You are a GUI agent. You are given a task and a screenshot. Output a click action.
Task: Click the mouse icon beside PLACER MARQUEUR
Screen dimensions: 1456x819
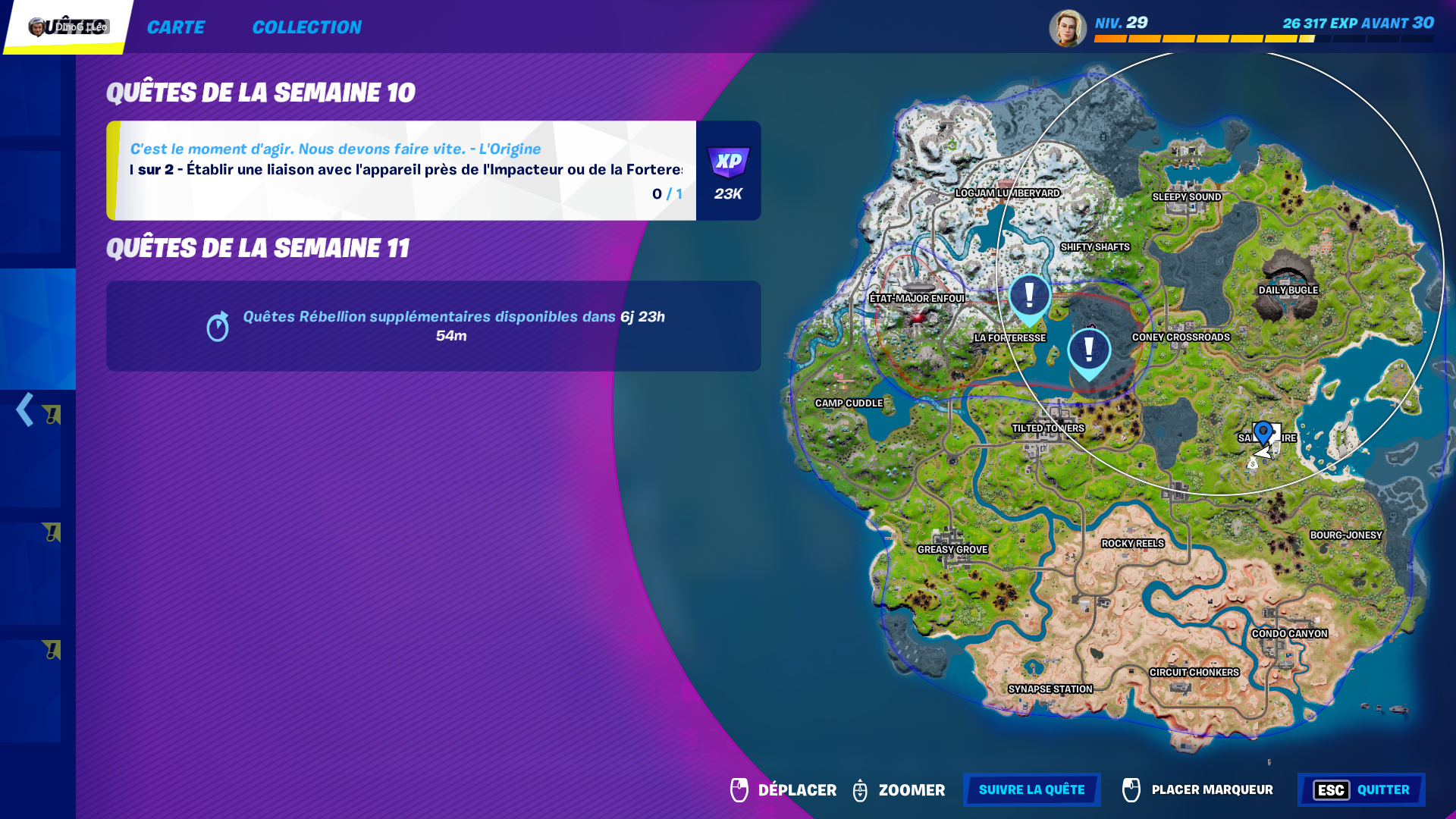tap(1131, 789)
